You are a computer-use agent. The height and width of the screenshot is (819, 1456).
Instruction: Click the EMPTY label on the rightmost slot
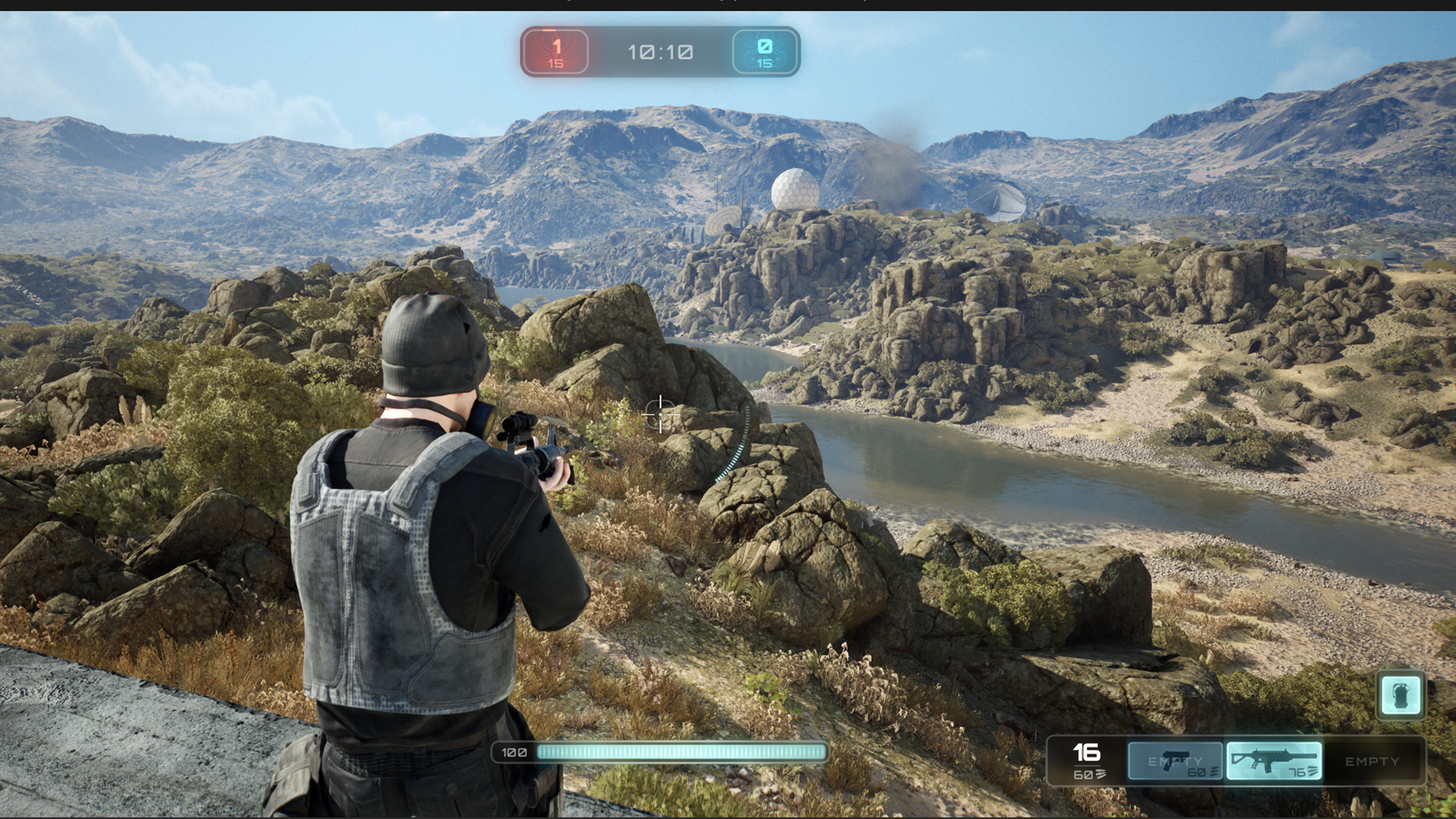(x=1373, y=761)
